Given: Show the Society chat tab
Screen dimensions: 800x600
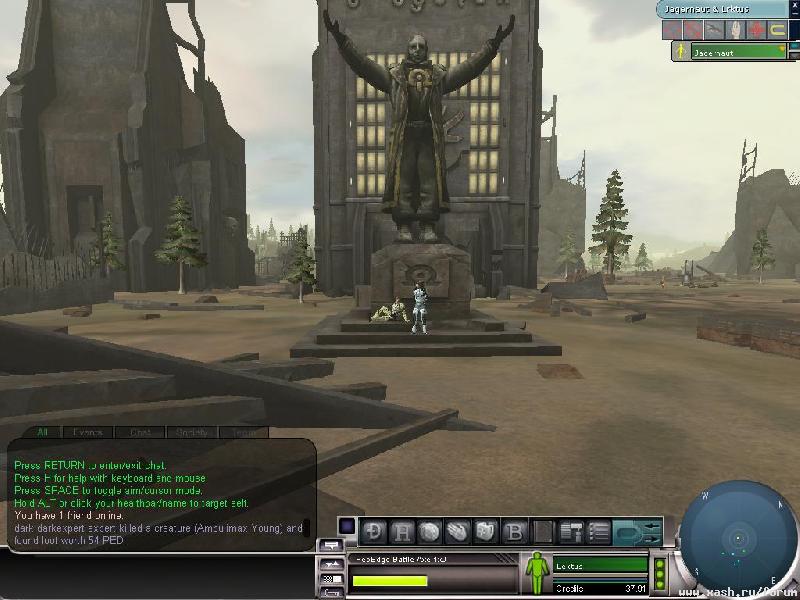Looking at the screenshot, I should [190, 433].
